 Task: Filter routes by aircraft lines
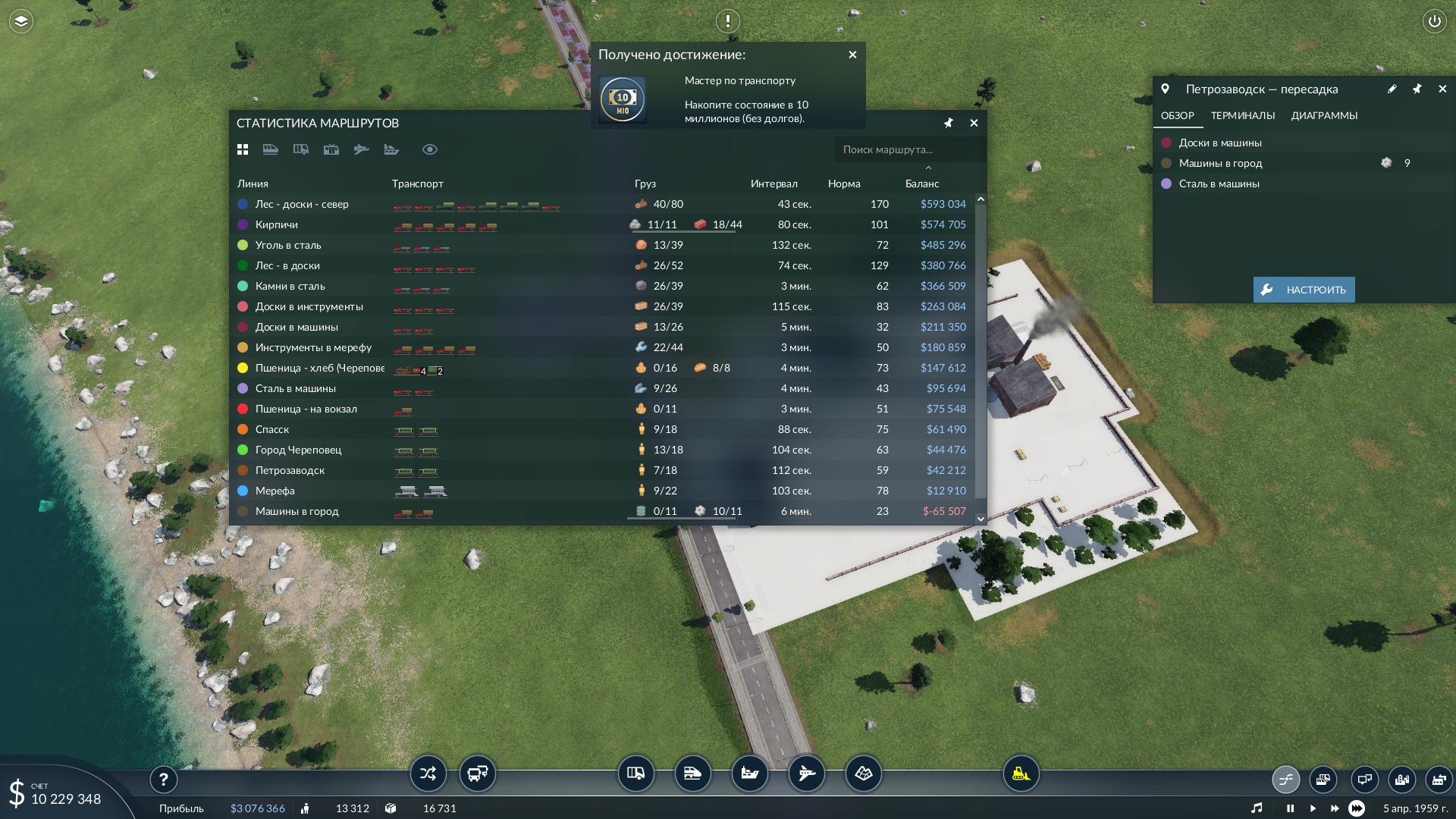coord(361,149)
